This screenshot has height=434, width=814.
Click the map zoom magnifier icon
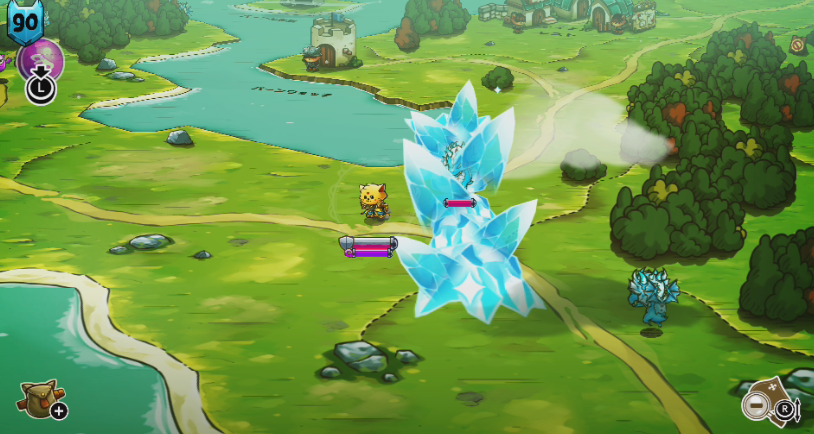759,405
